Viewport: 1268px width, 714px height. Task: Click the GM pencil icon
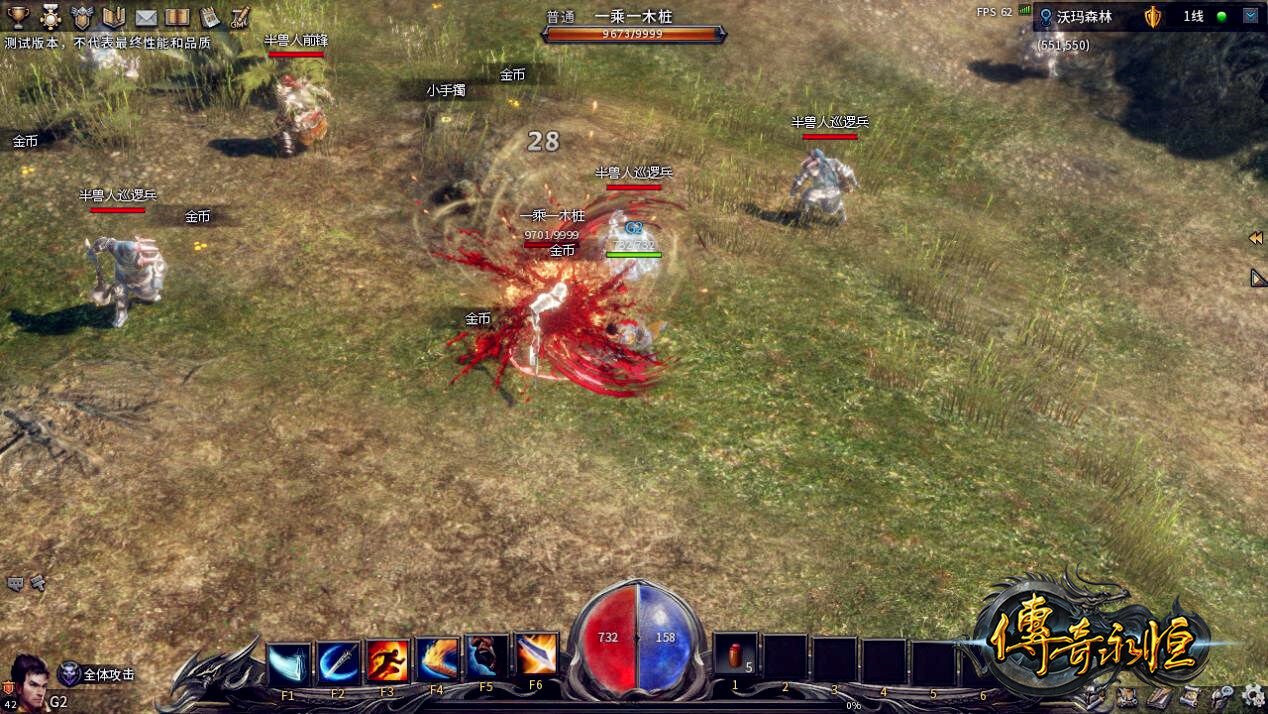pos(240,17)
